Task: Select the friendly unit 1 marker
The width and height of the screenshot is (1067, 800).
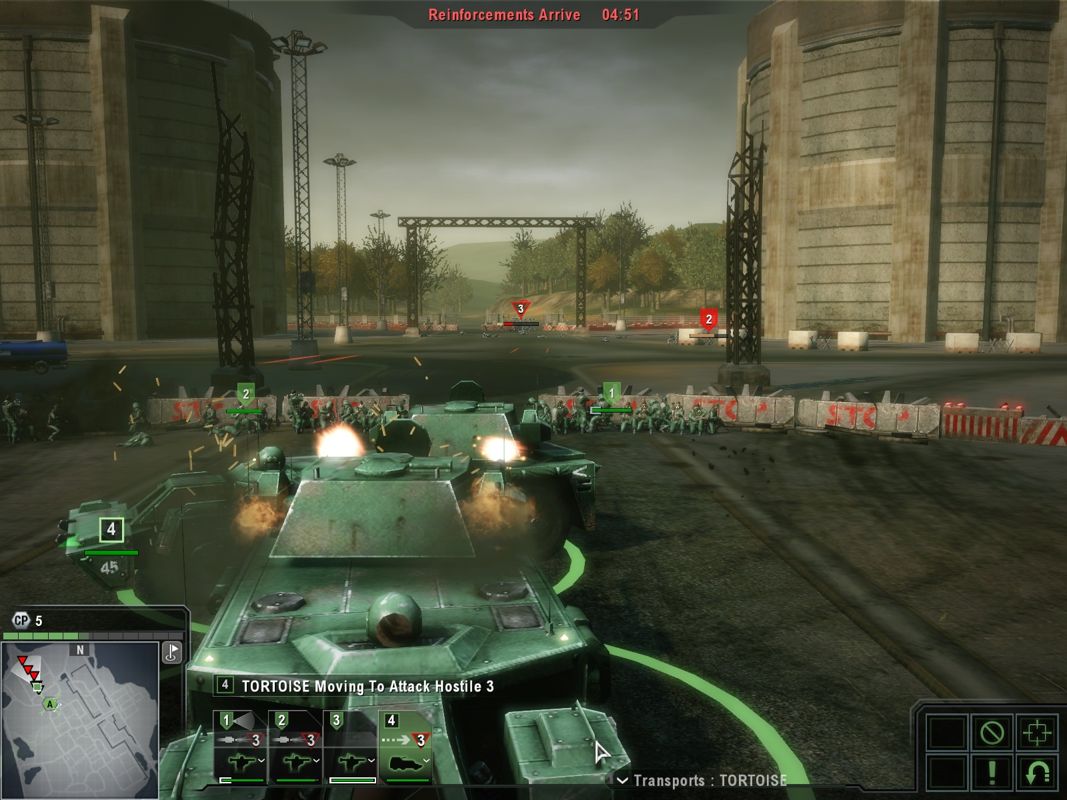Action: pos(612,392)
